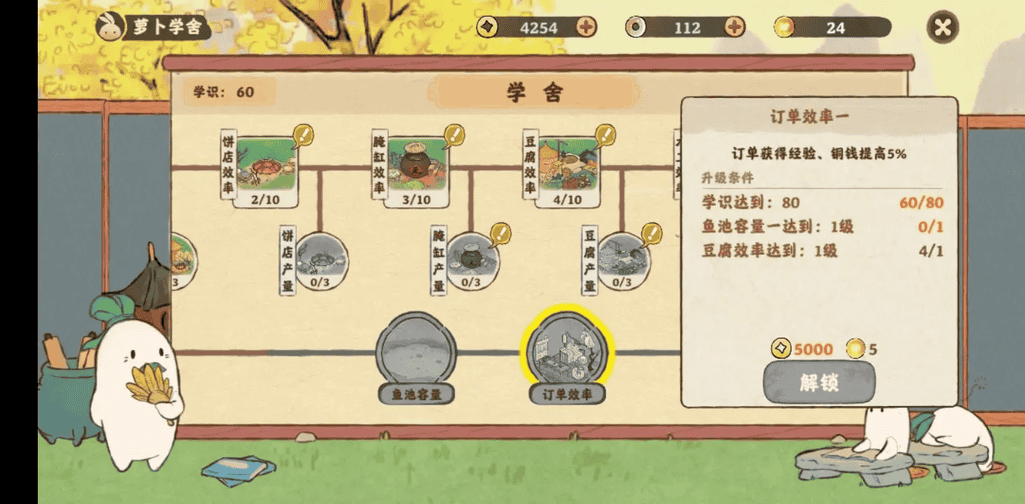Add more jade currency with the plus
The width and height of the screenshot is (1025, 504).
point(735,27)
